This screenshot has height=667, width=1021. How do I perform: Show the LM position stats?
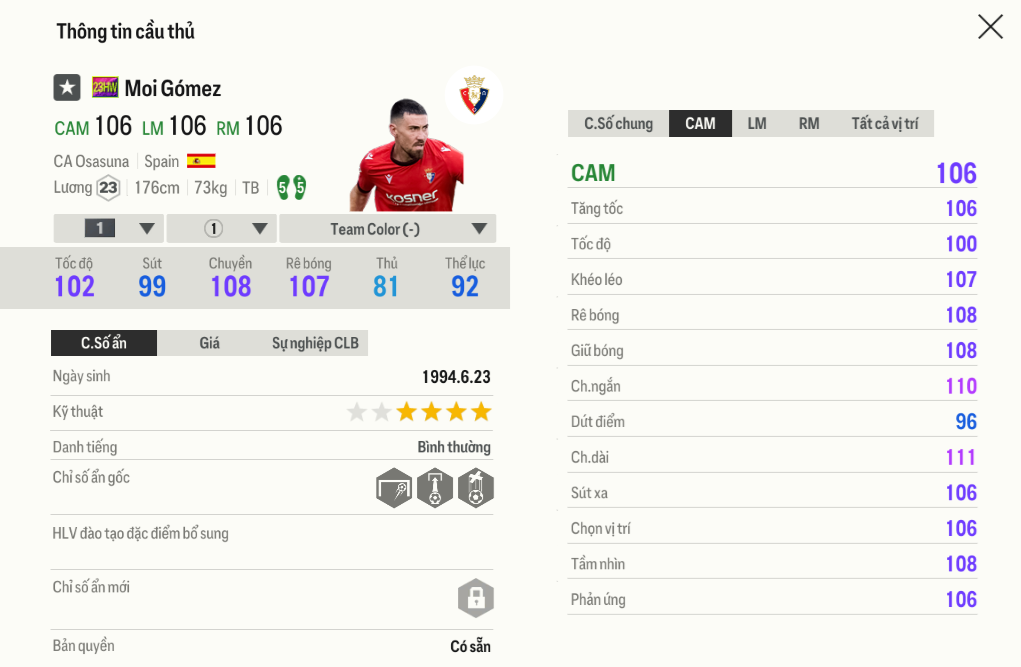tap(757, 124)
